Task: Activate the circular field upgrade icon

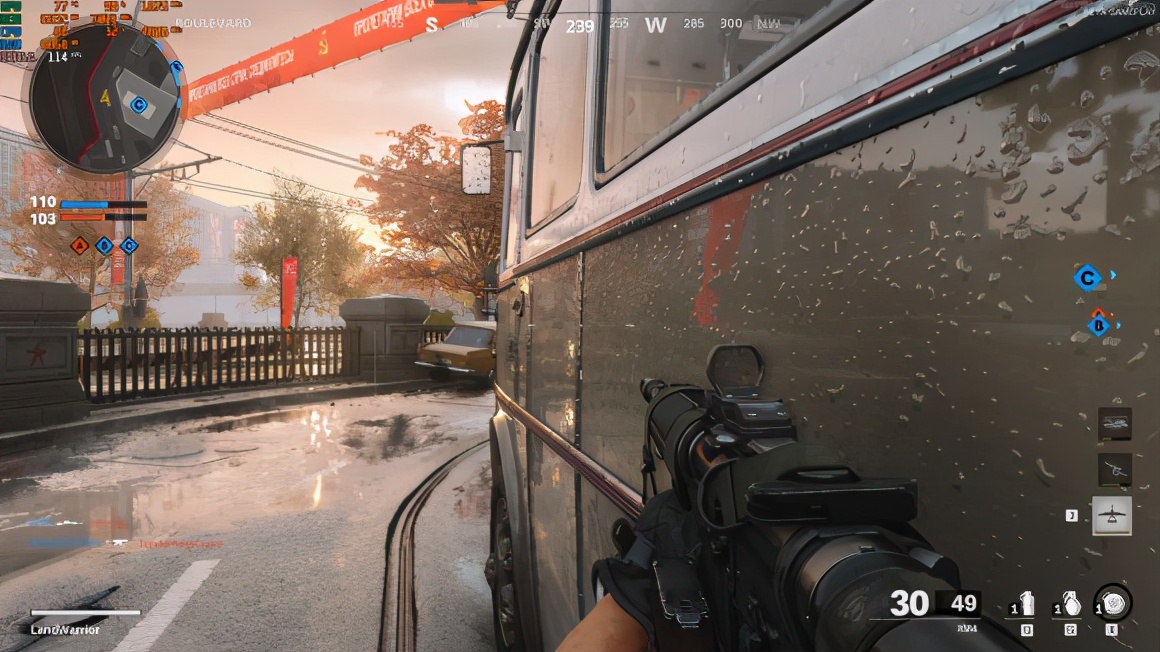Action: click(x=1112, y=603)
